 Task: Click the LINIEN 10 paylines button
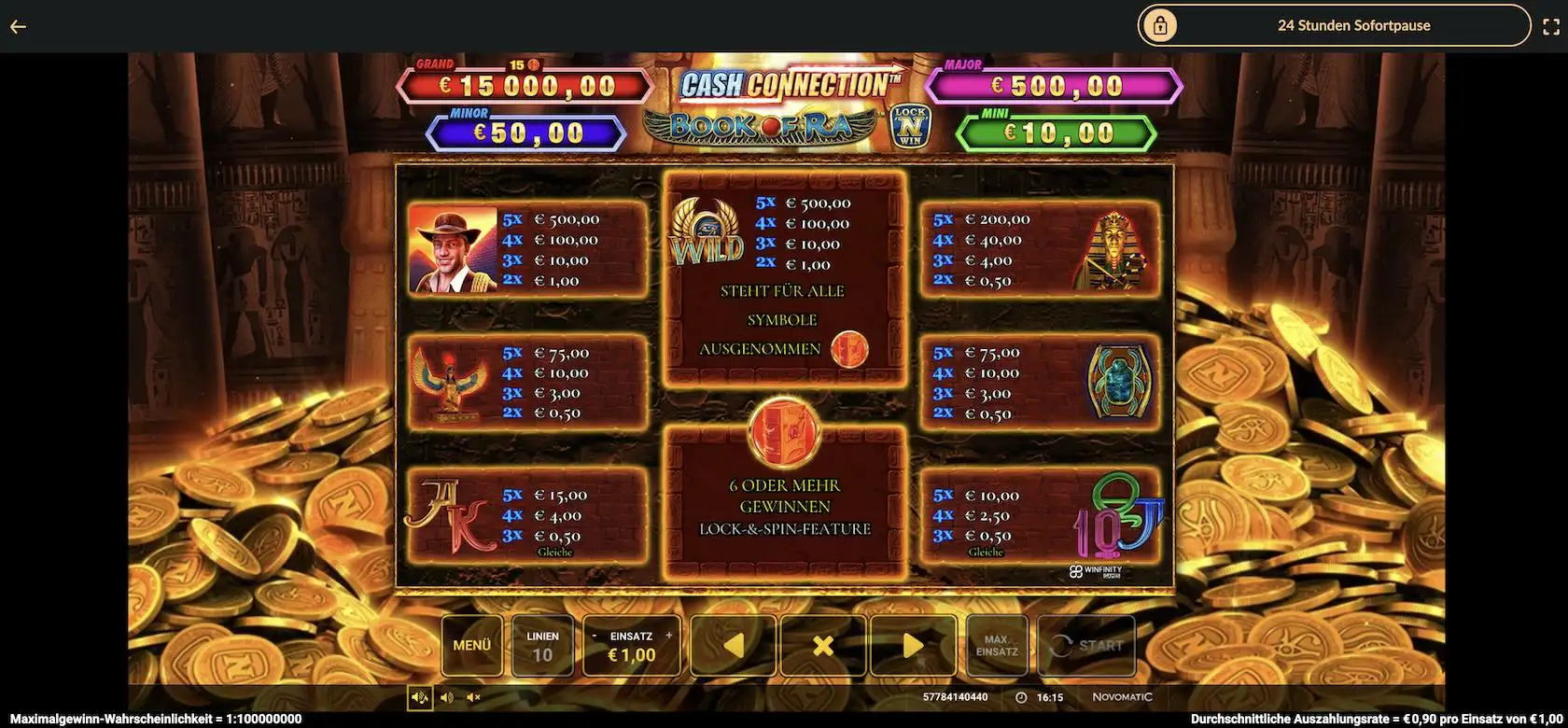tap(542, 645)
